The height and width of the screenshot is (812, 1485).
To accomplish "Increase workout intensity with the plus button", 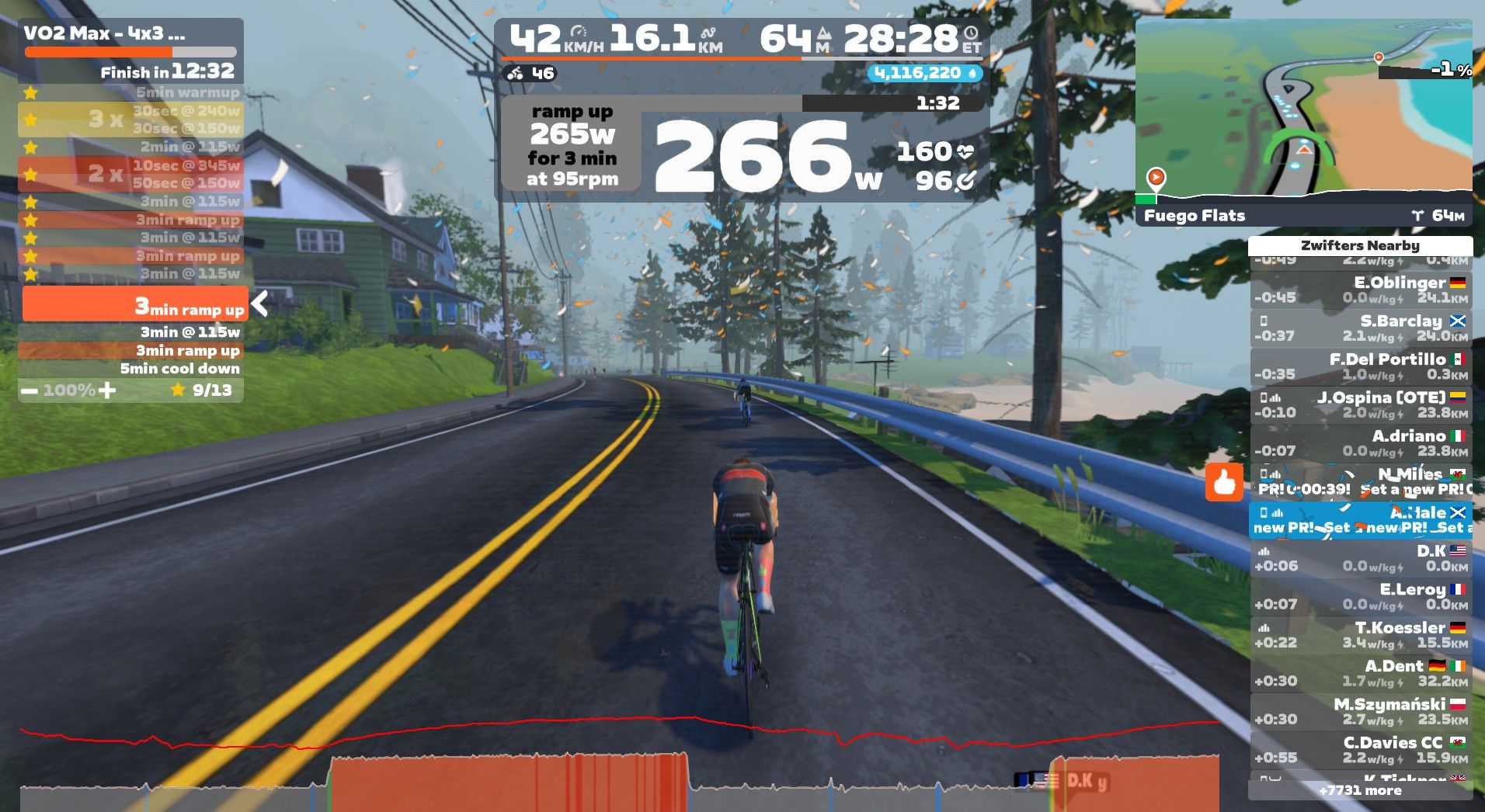I will tap(108, 390).
